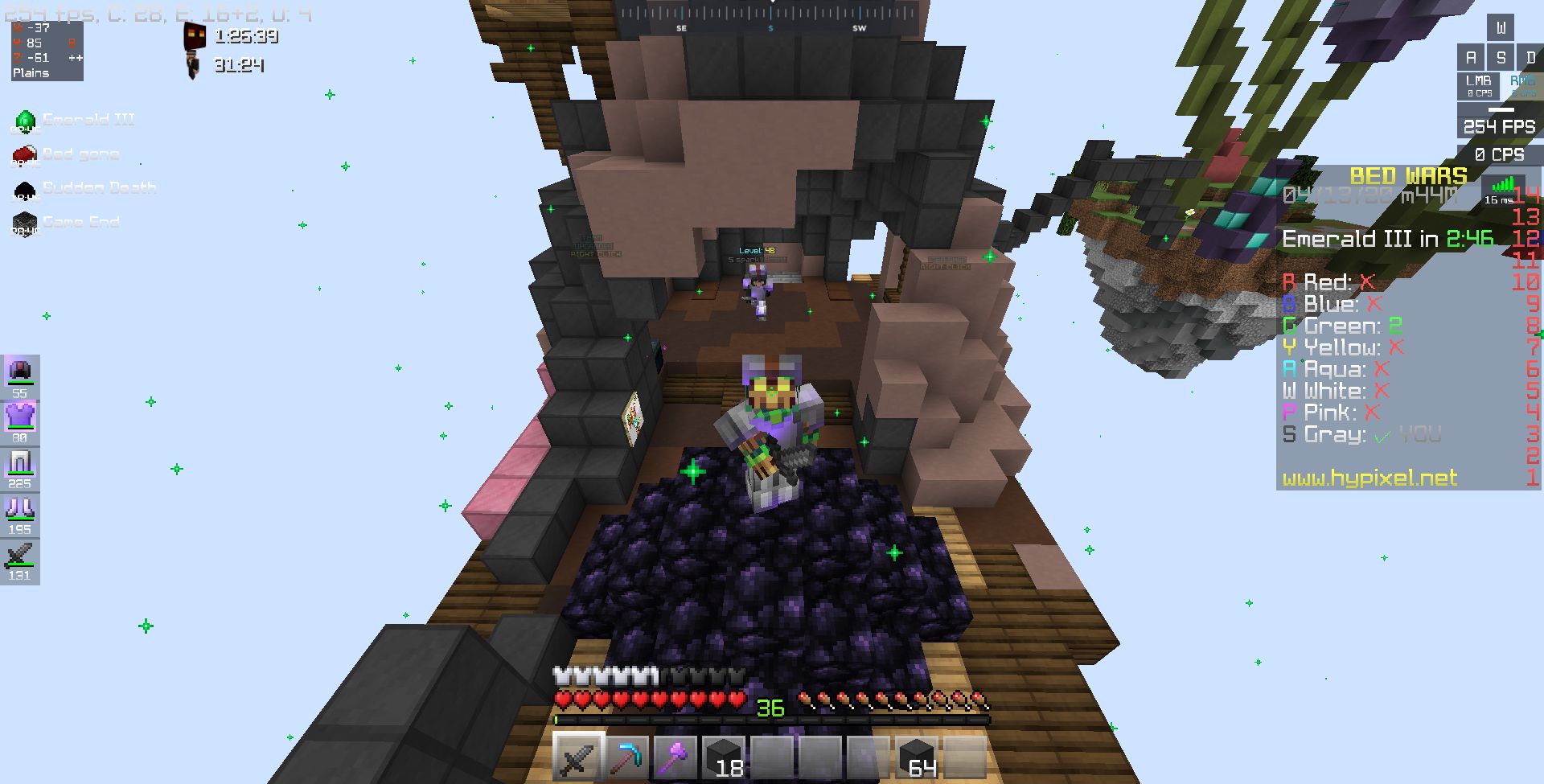Click the red bed icon beside Bed gone
The height and width of the screenshot is (784, 1544).
pos(25,153)
